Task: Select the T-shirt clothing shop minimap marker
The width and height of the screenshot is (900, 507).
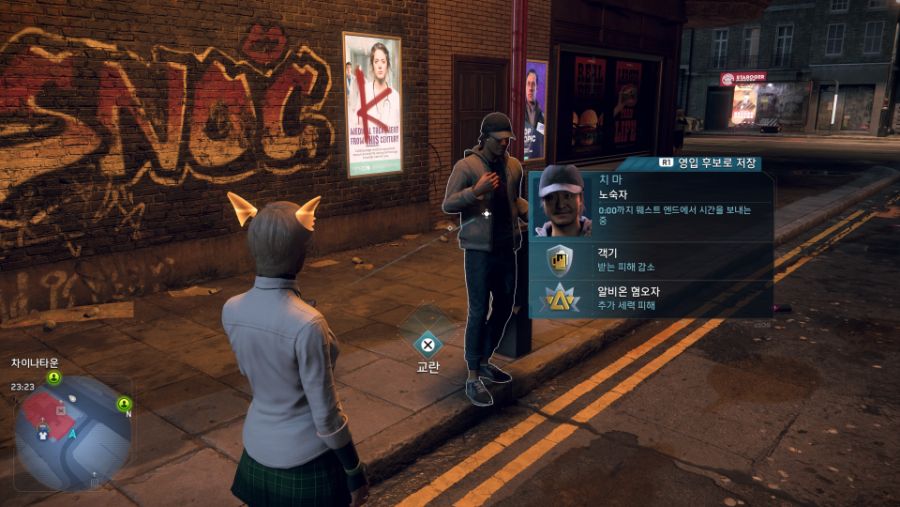Action: tap(43, 435)
